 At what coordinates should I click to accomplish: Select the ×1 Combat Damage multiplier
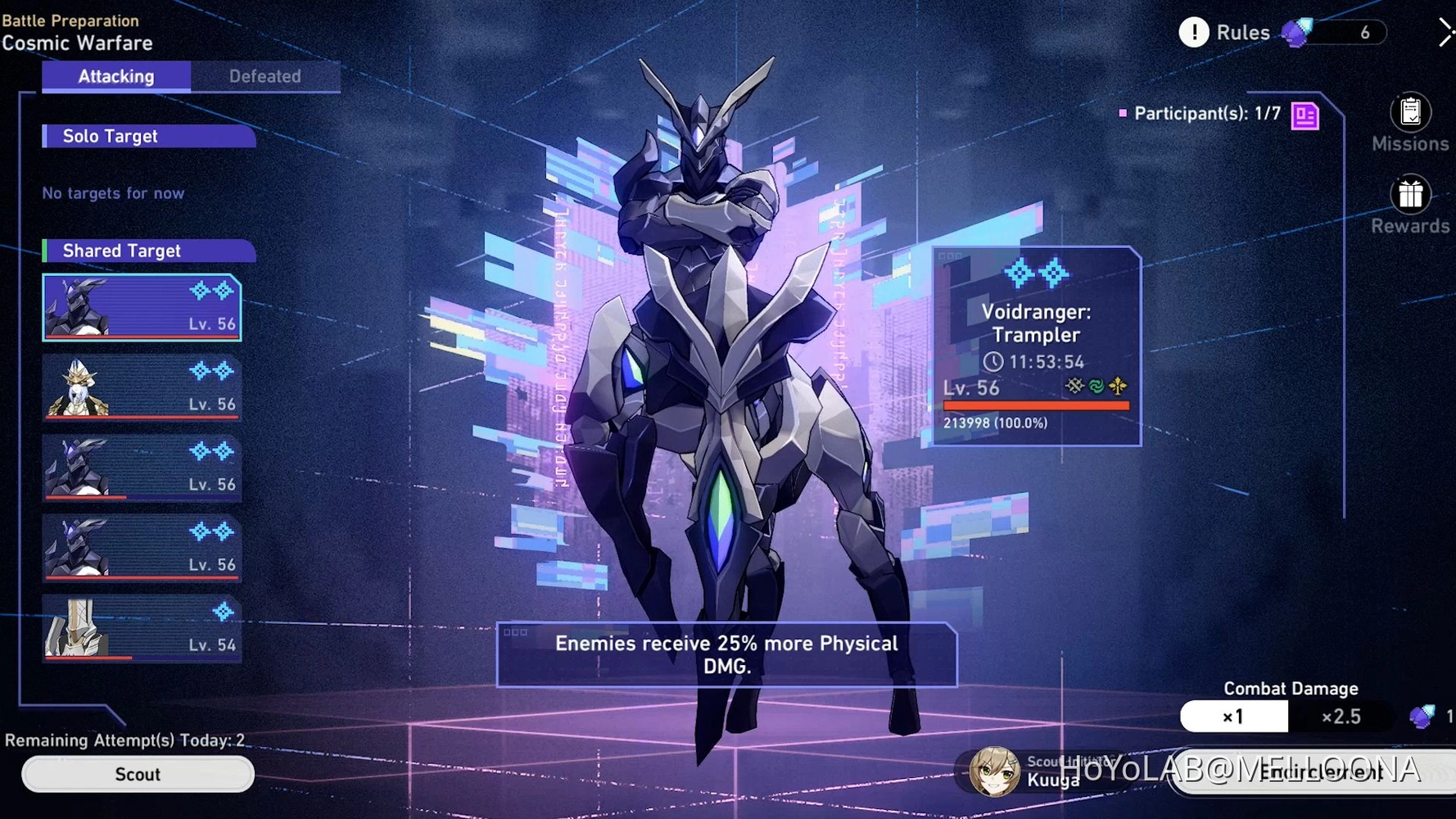[1233, 716]
